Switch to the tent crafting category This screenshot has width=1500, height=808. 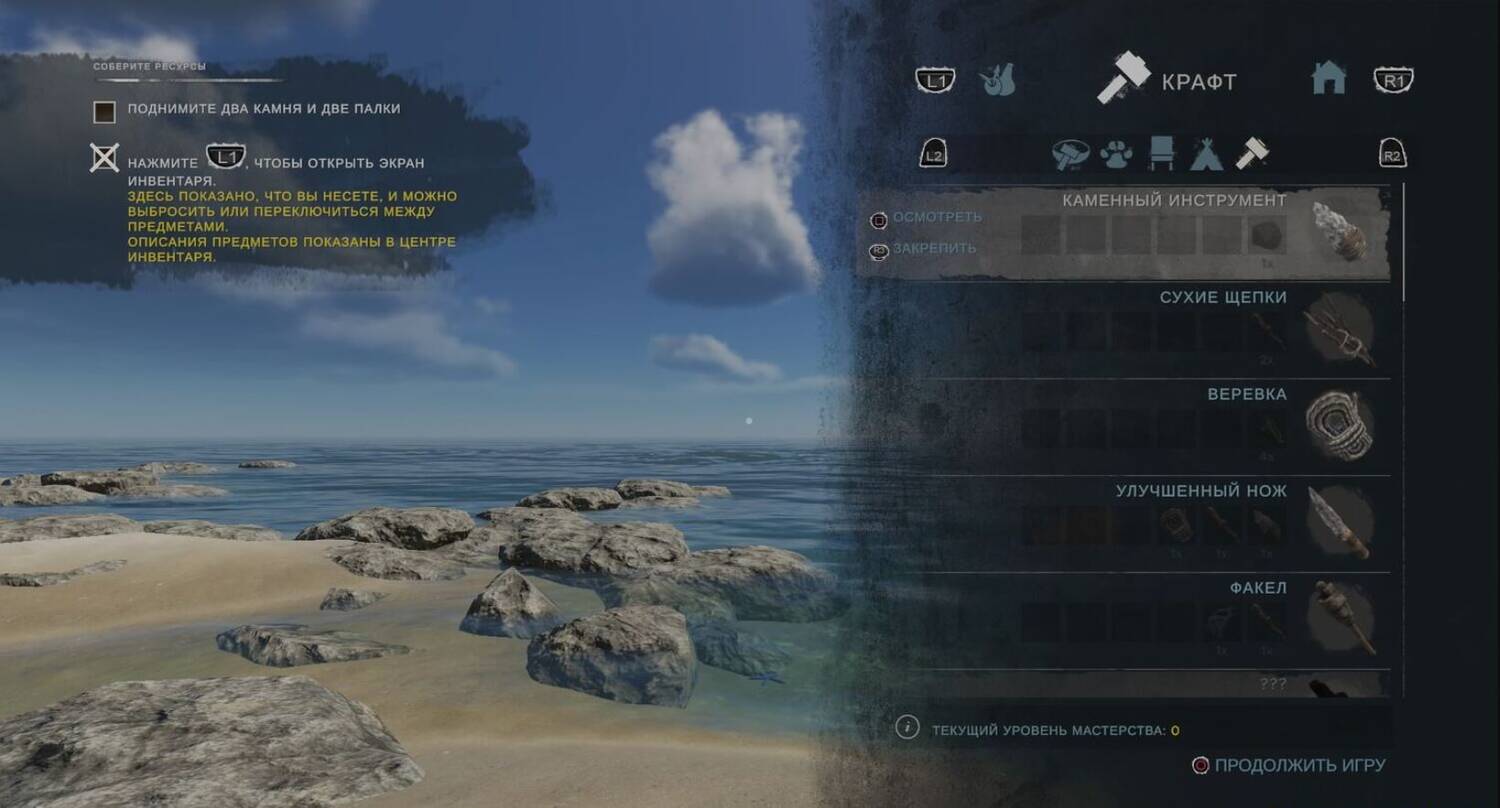click(1206, 154)
